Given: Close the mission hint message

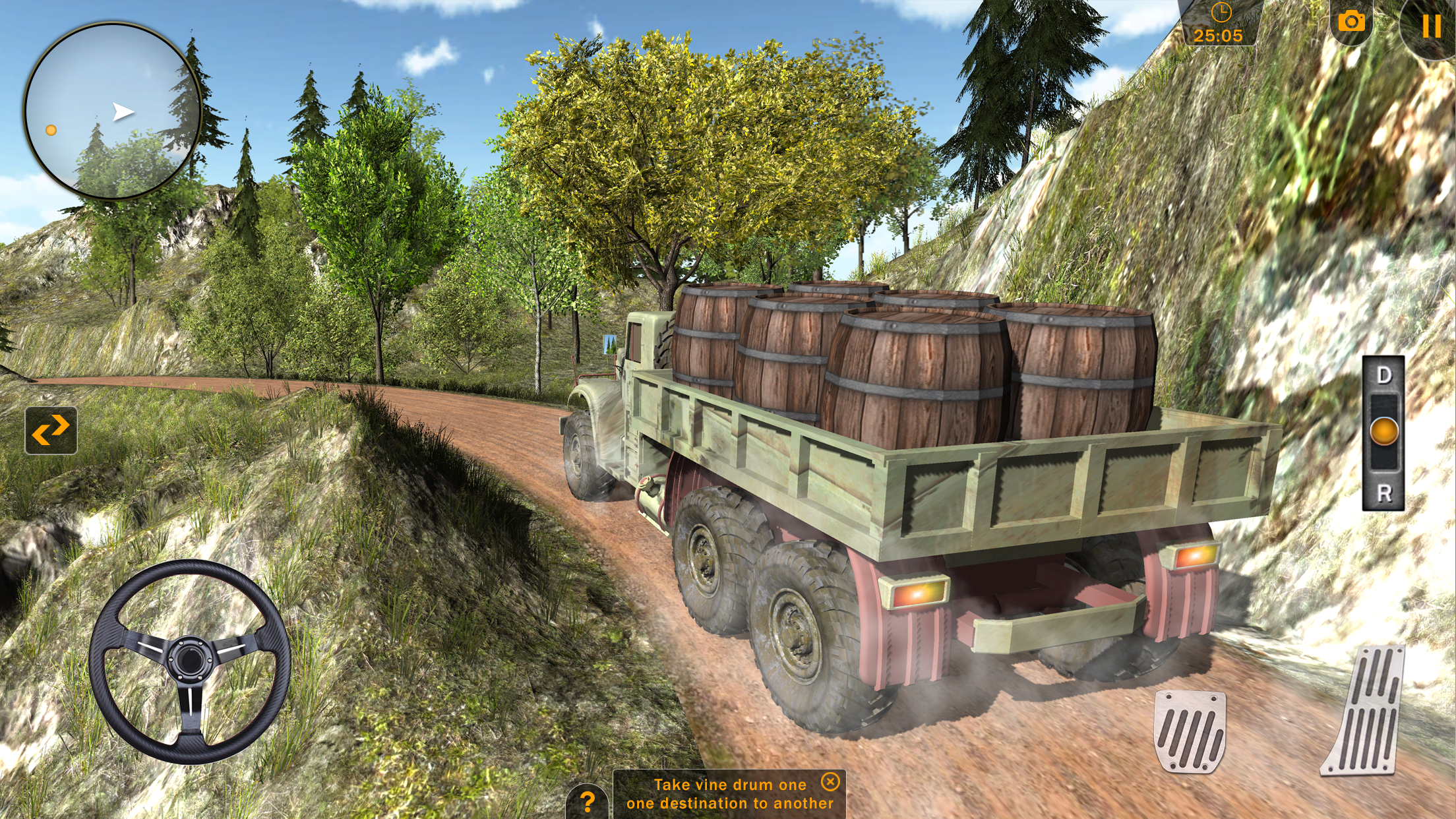Looking at the screenshot, I should click(830, 782).
